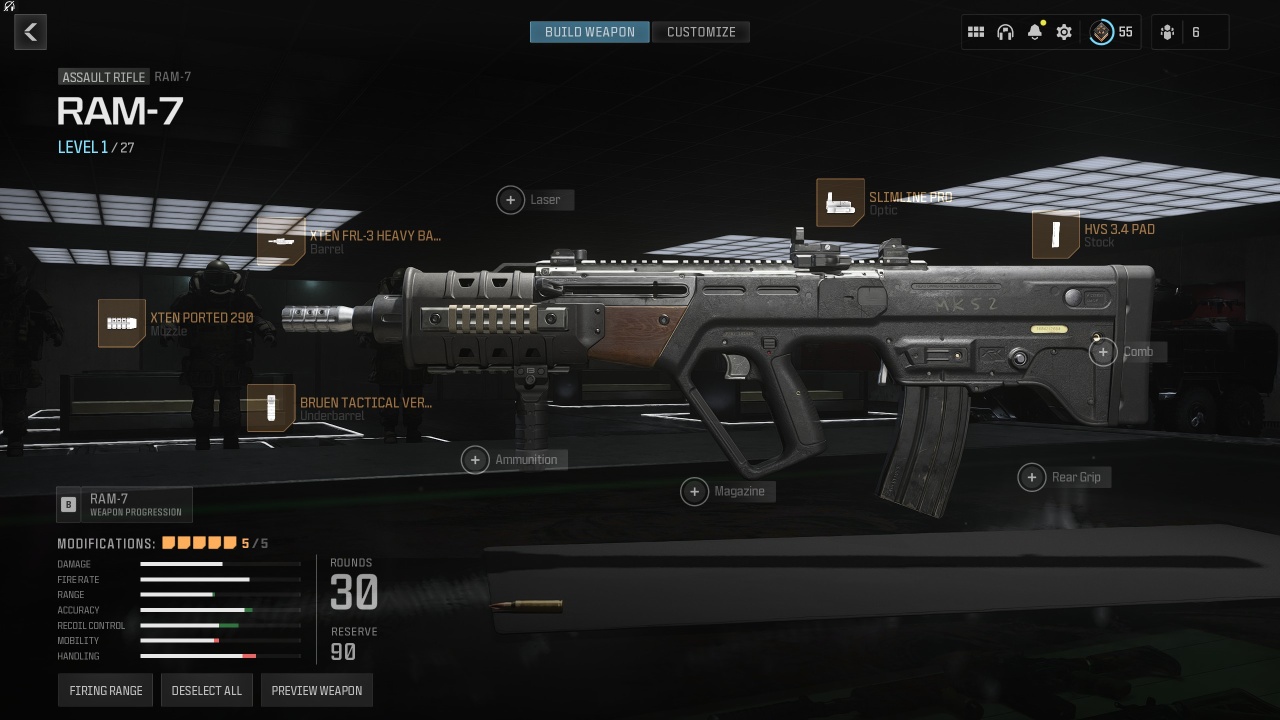View the rank 55 emblem
Screen dimensions: 1280x720
(1101, 31)
